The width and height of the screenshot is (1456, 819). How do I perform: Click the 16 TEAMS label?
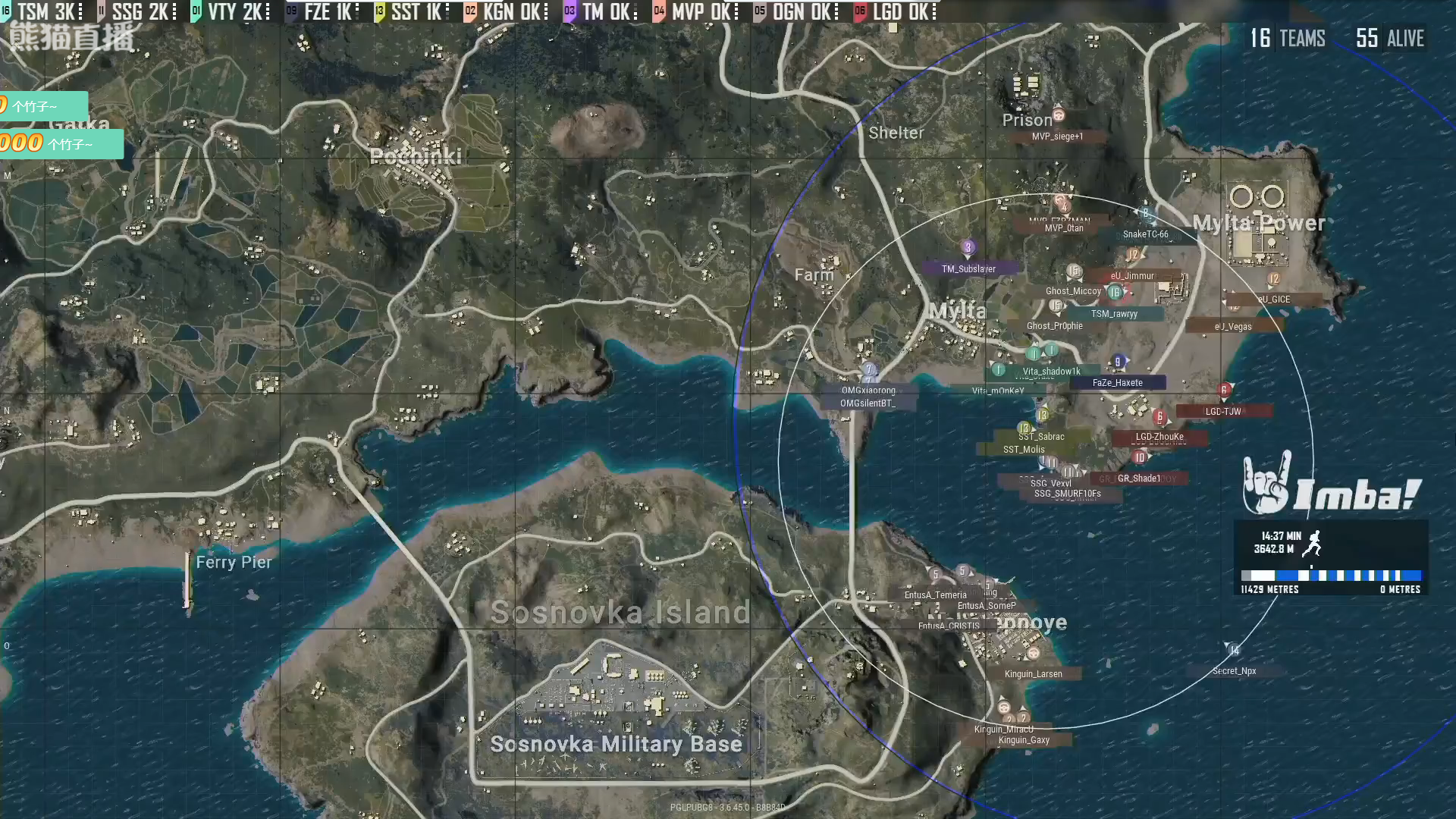coord(1289,39)
